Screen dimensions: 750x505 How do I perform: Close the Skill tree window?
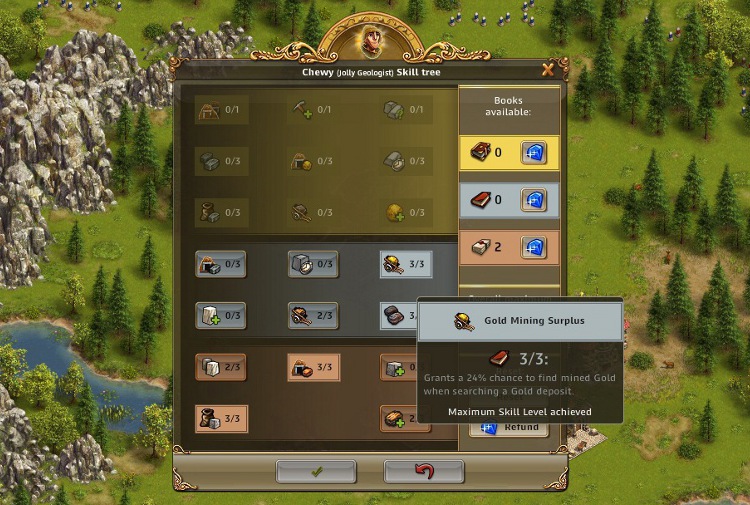[547, 70]
